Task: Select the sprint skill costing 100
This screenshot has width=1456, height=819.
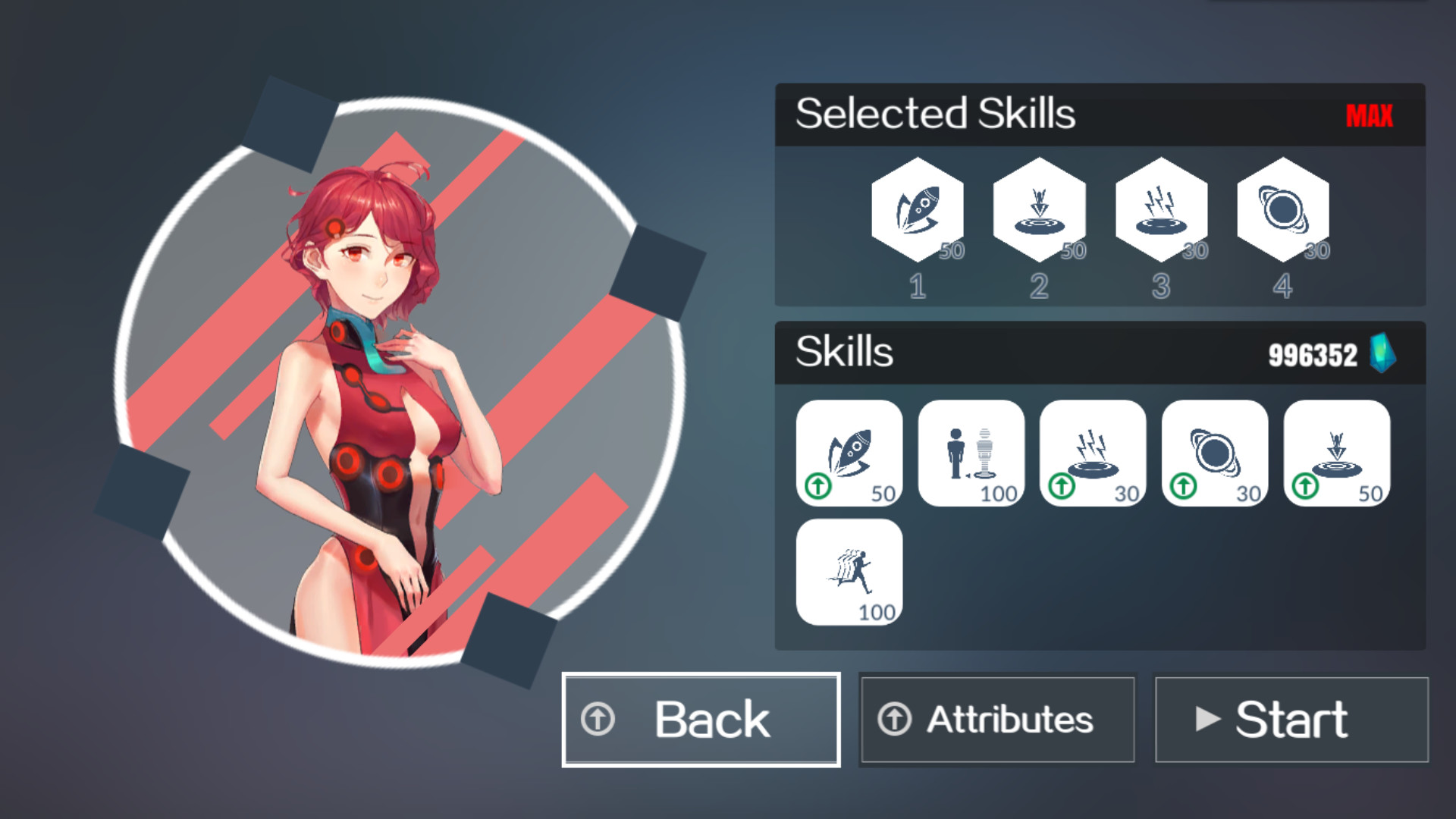Action: (850, 570)
